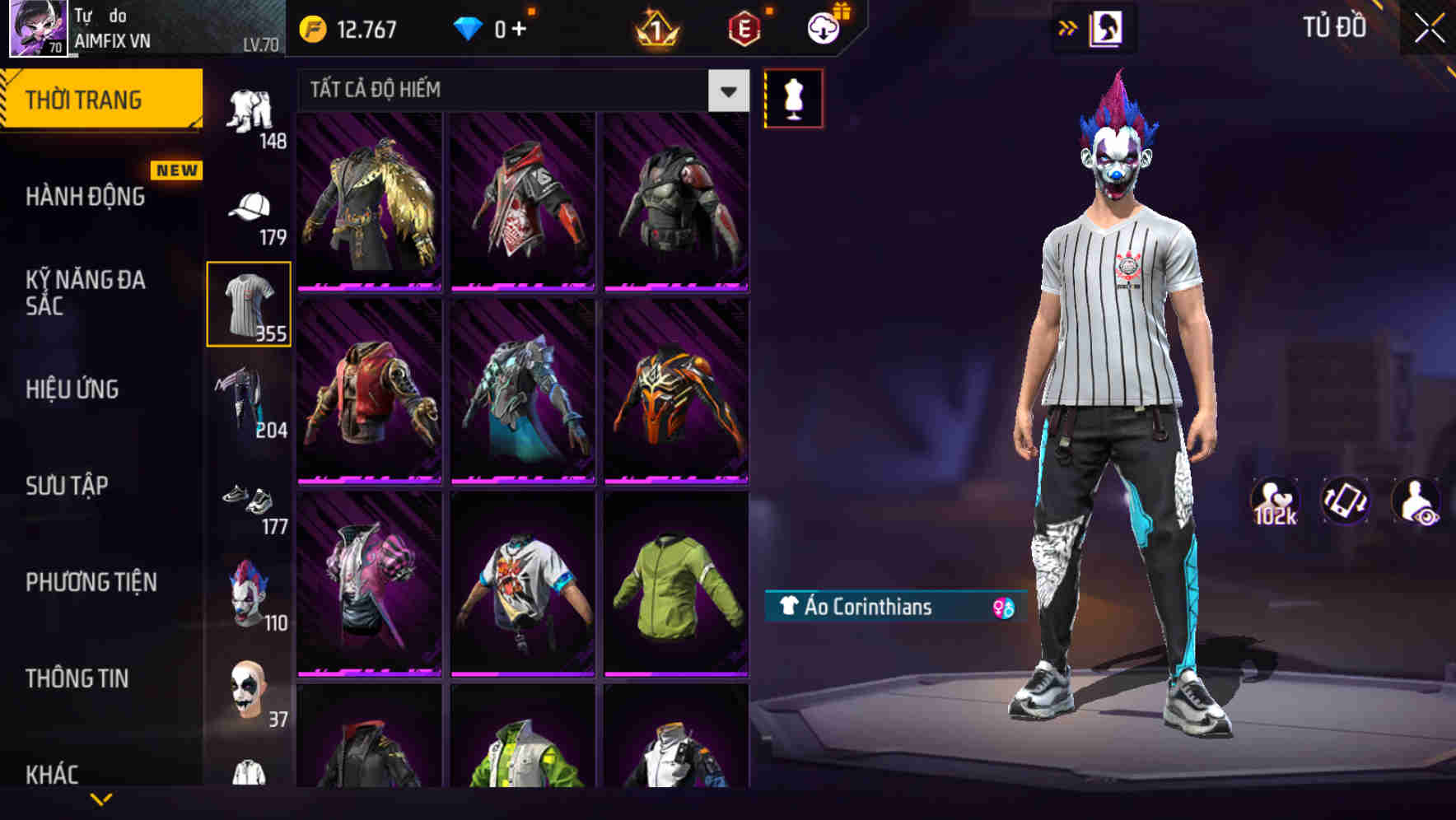Screen dimensions: 1456x820
Task: Toggle the gender icon next to Áo Corinthians
Action: point(1001,609)
